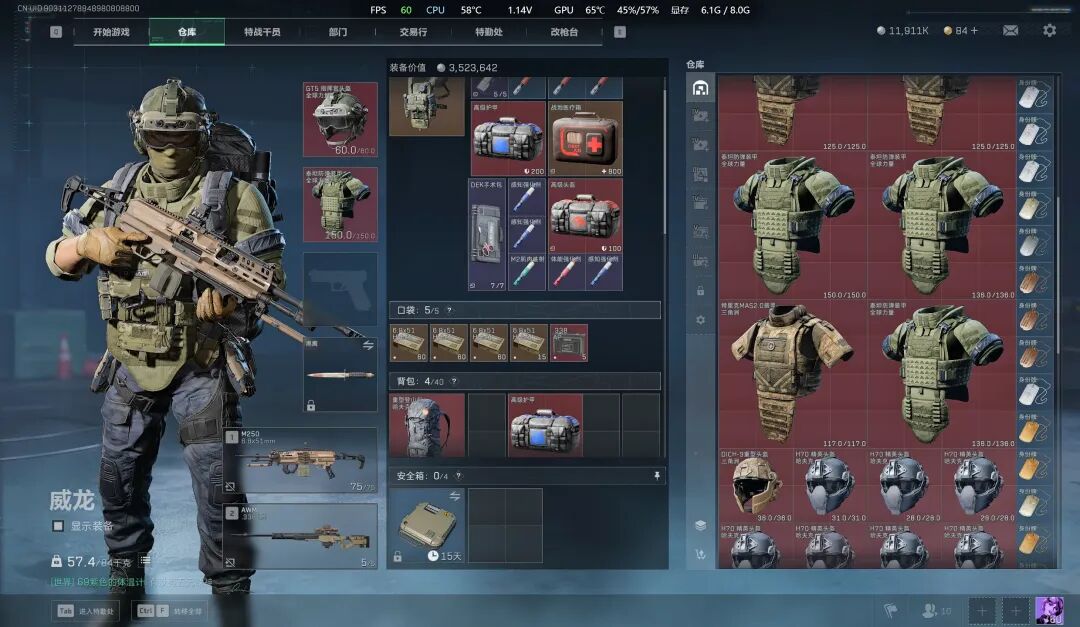Open the settings gear icon
This screenshot has width=1080, height=627.
(1049, 31)
